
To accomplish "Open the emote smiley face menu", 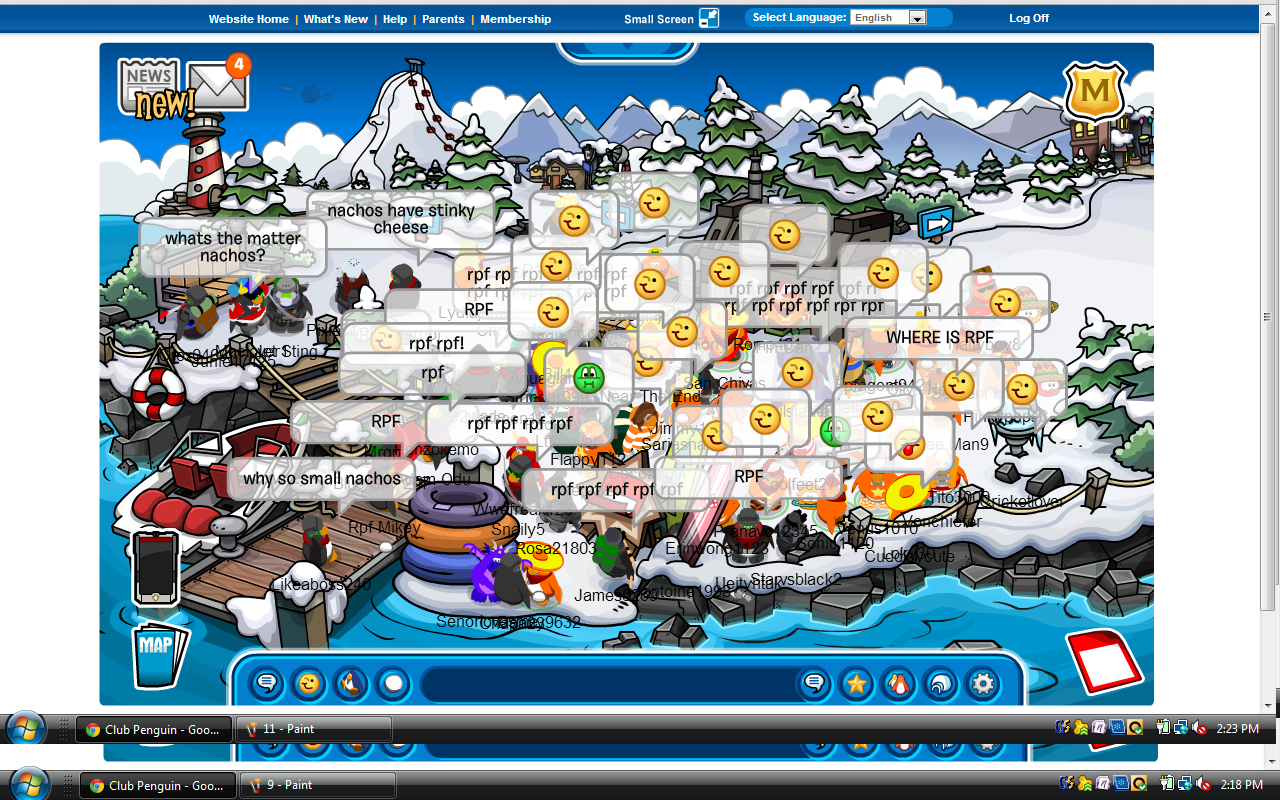I will (309, 684).
